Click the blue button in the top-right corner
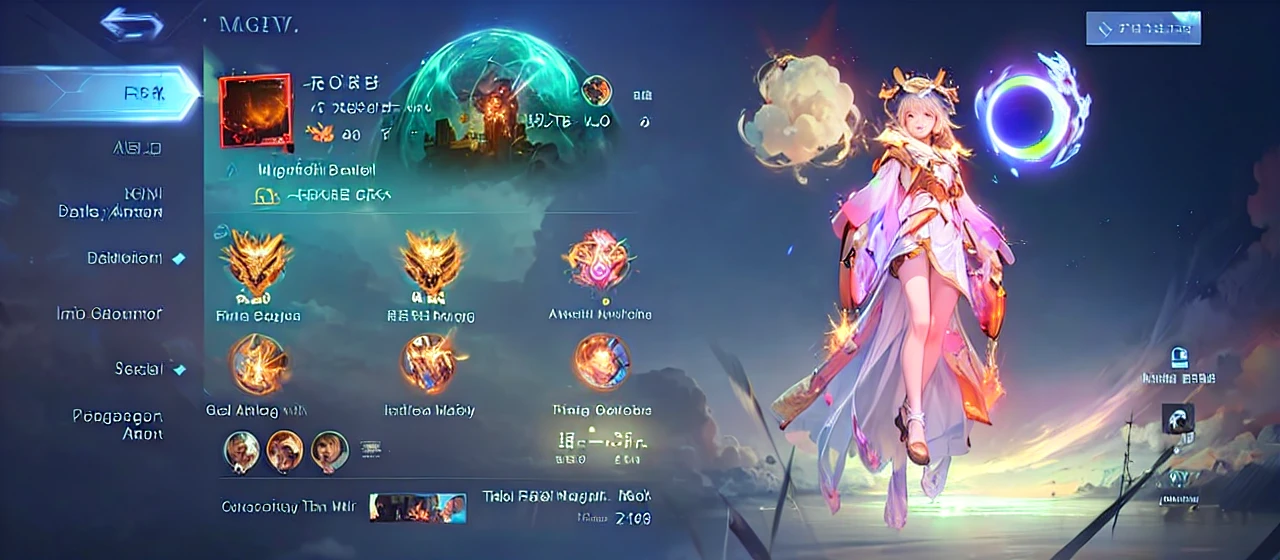The height and width of the screenshot is (560, 1280). [1143, 28]
